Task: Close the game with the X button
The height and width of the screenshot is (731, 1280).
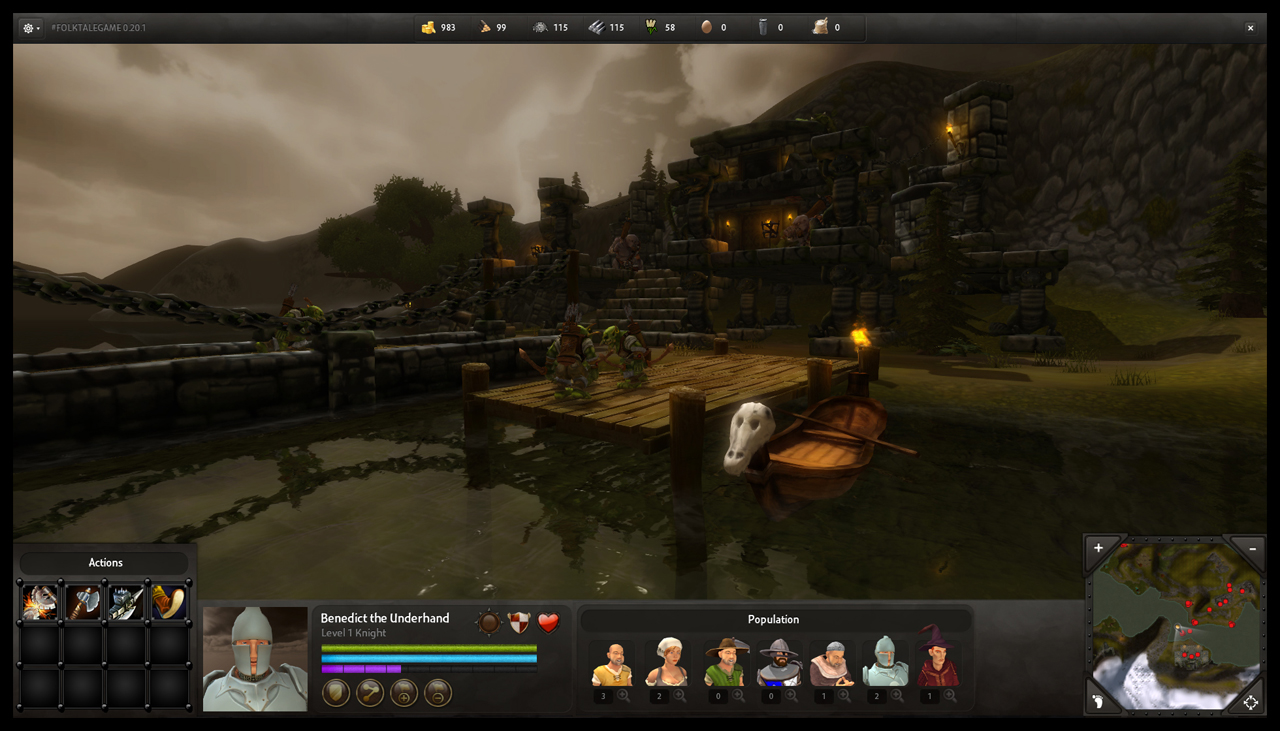Action: [1250, 28]
